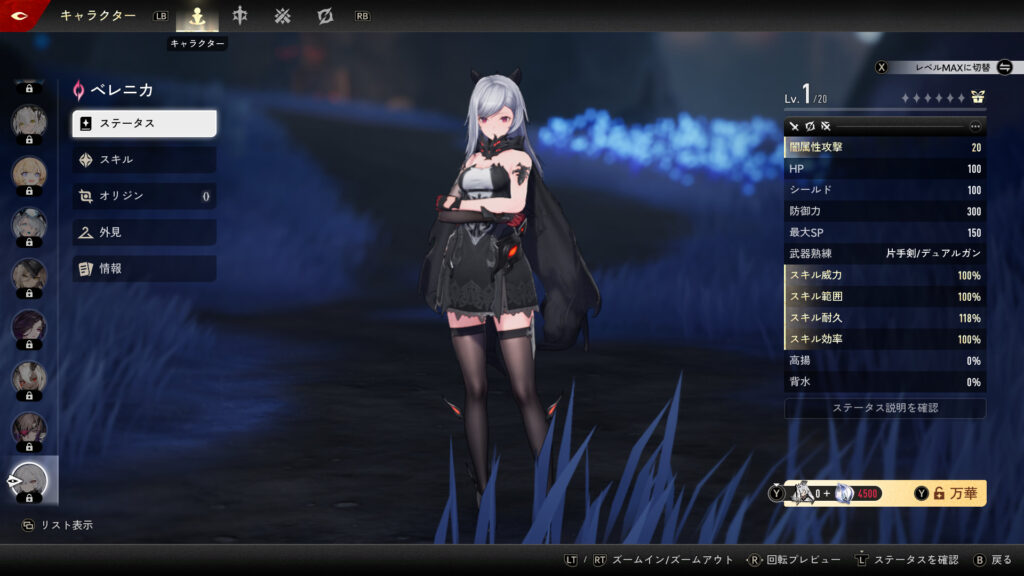Switch to the crossed swords tab icon
The image size is (1024, 576).
(283, 16)
